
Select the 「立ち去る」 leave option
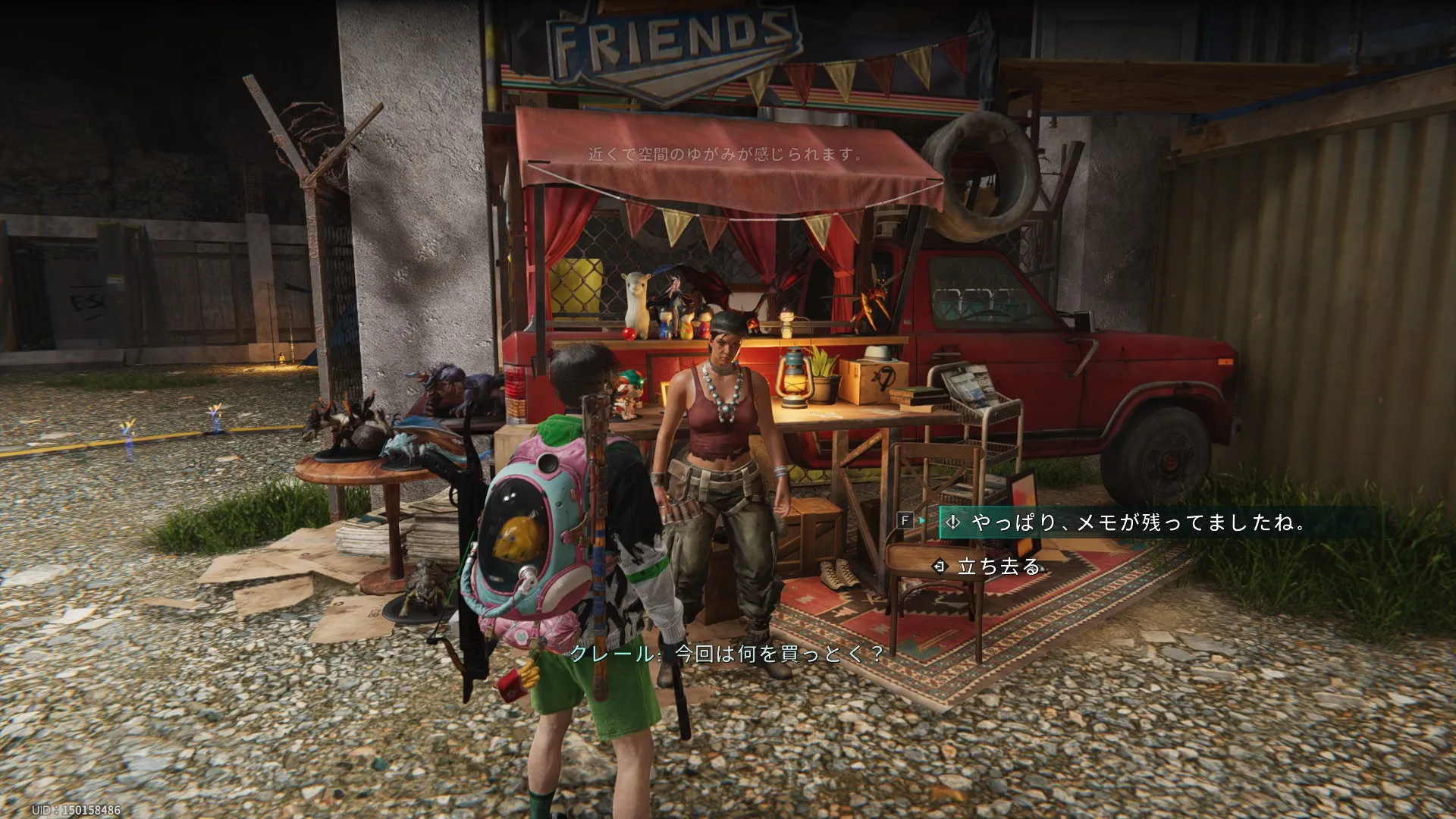998,566
